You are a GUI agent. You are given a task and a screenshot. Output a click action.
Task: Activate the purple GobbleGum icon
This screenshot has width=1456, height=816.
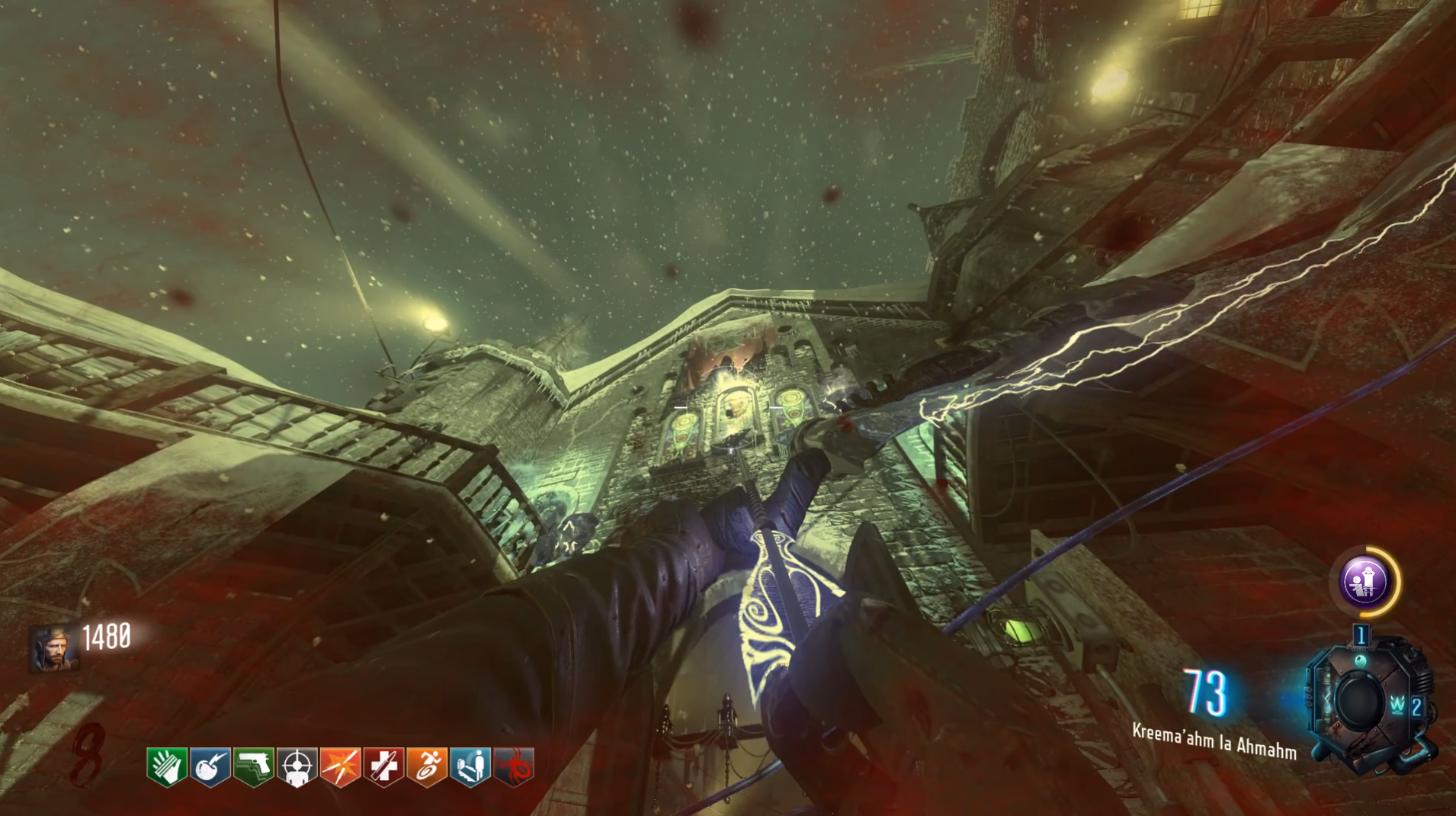coord(1365,582)
